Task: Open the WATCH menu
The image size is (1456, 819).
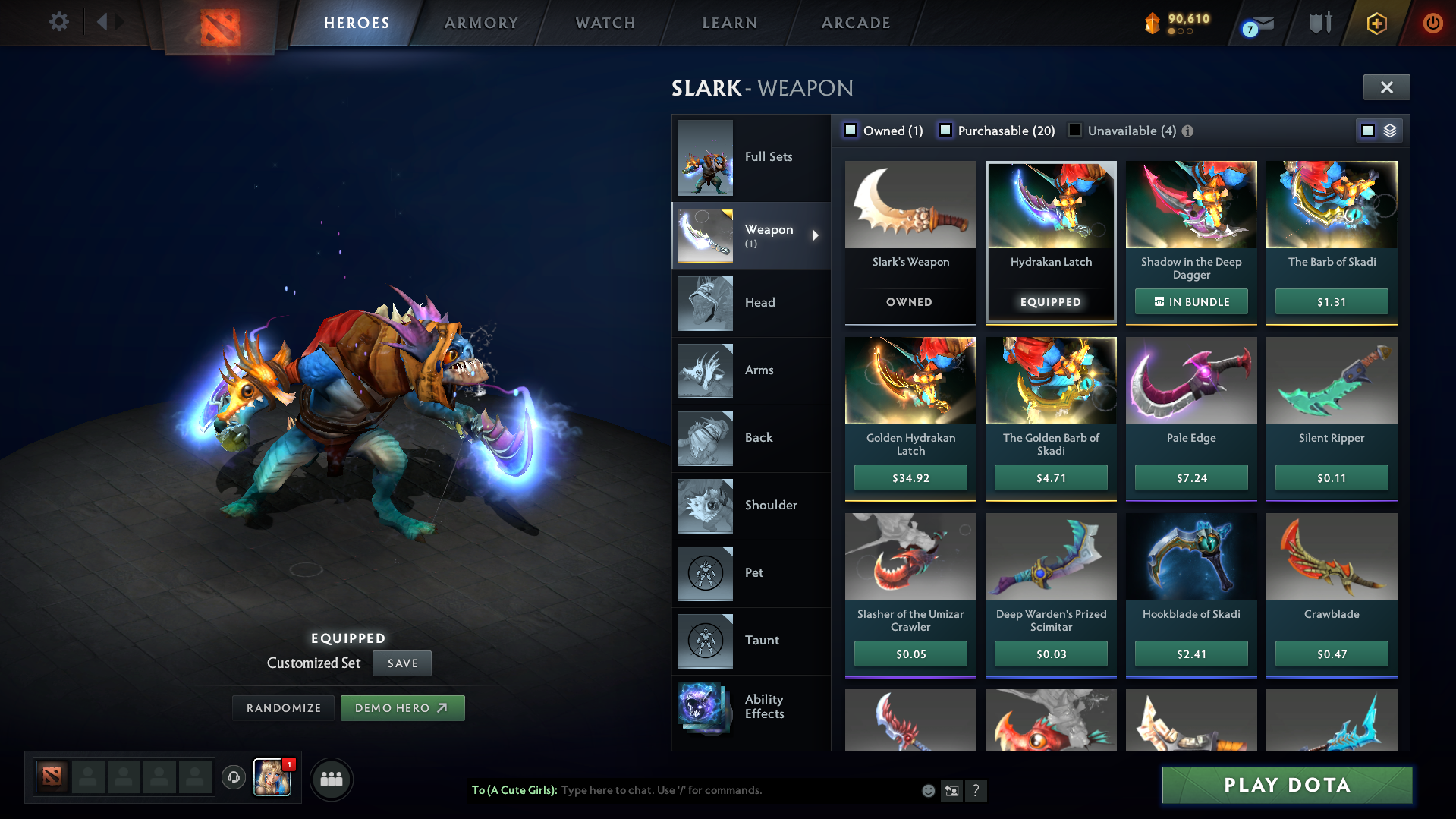Action: [x=605, y=23]
